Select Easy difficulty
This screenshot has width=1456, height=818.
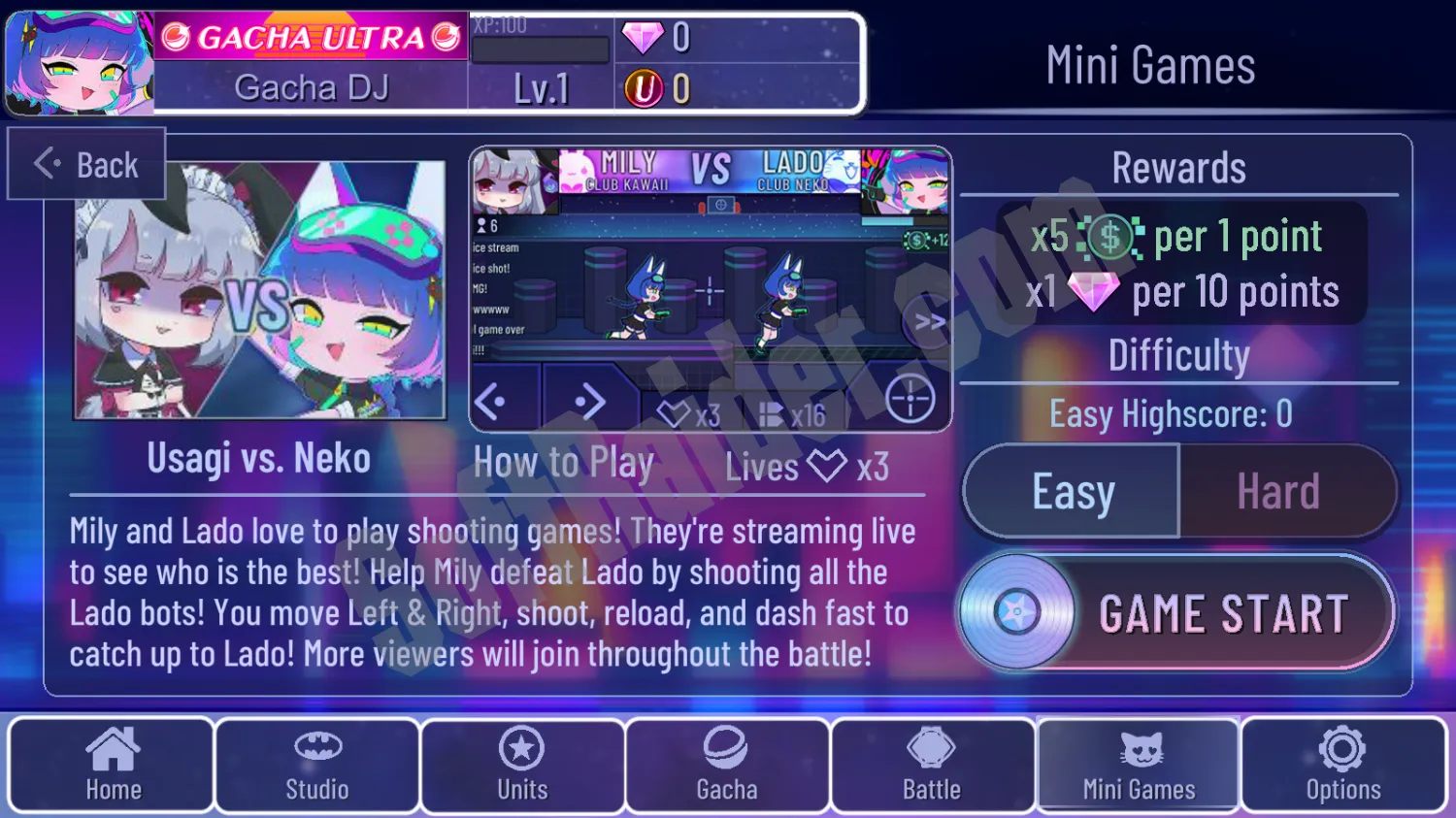point(1073,492)
